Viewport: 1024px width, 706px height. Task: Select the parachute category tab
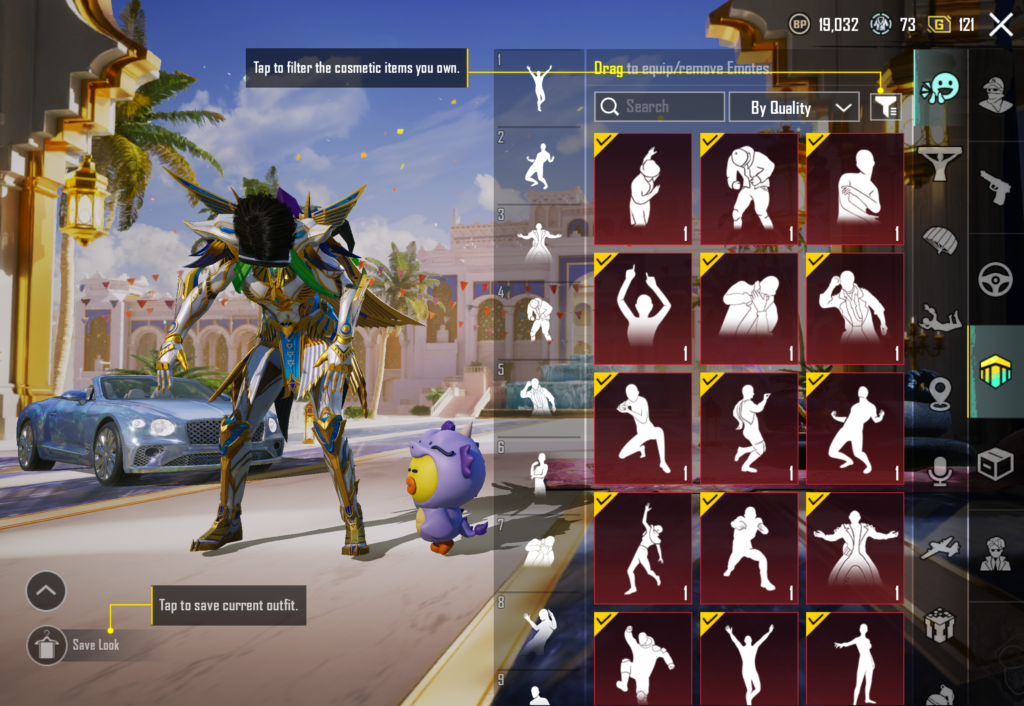[939, 243]
